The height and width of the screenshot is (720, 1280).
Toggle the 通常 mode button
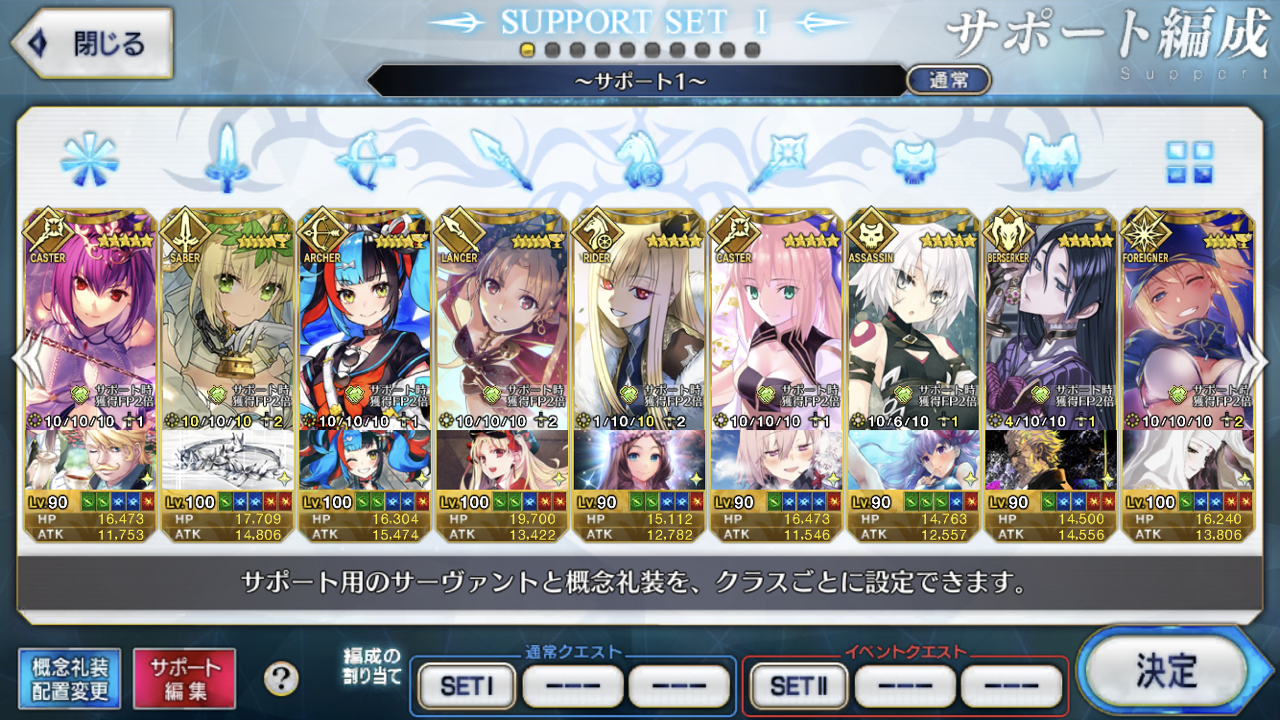click(x=947, y=80)
